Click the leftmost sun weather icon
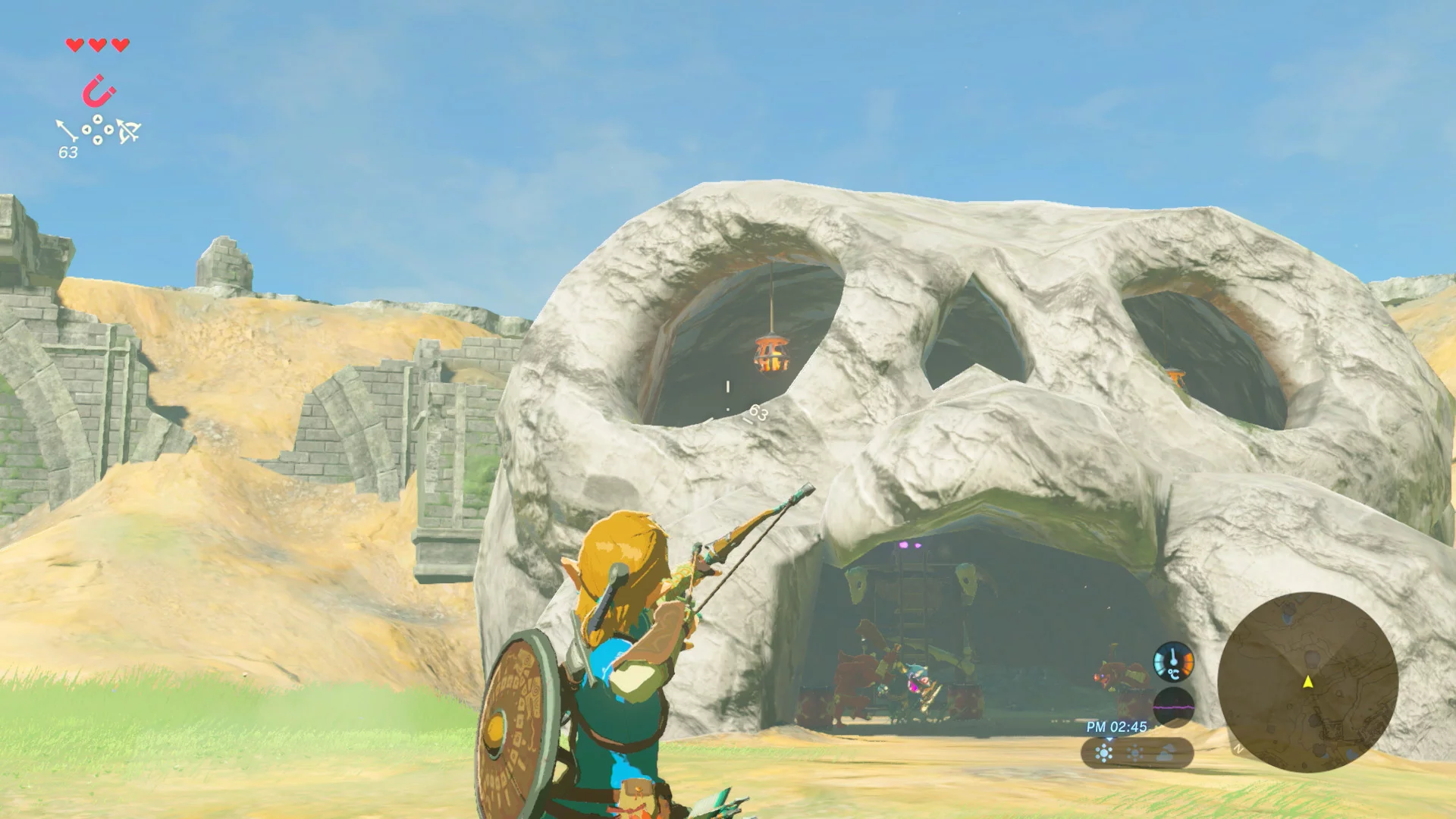Image resolution: width=1456 pixels, height=819 pixels. (1103, 753)
